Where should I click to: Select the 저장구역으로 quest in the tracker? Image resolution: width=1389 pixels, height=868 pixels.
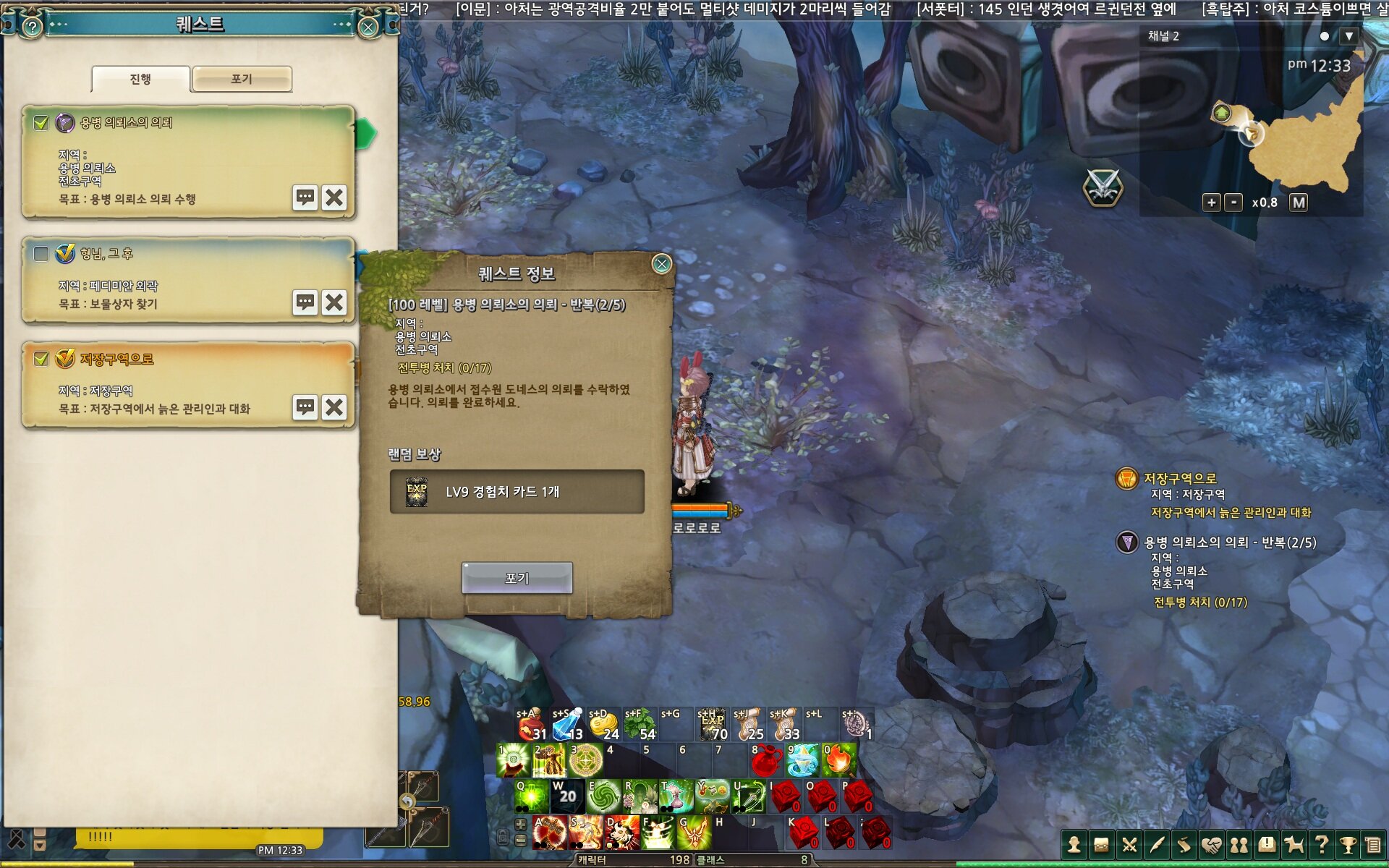tap(1180, 478)
